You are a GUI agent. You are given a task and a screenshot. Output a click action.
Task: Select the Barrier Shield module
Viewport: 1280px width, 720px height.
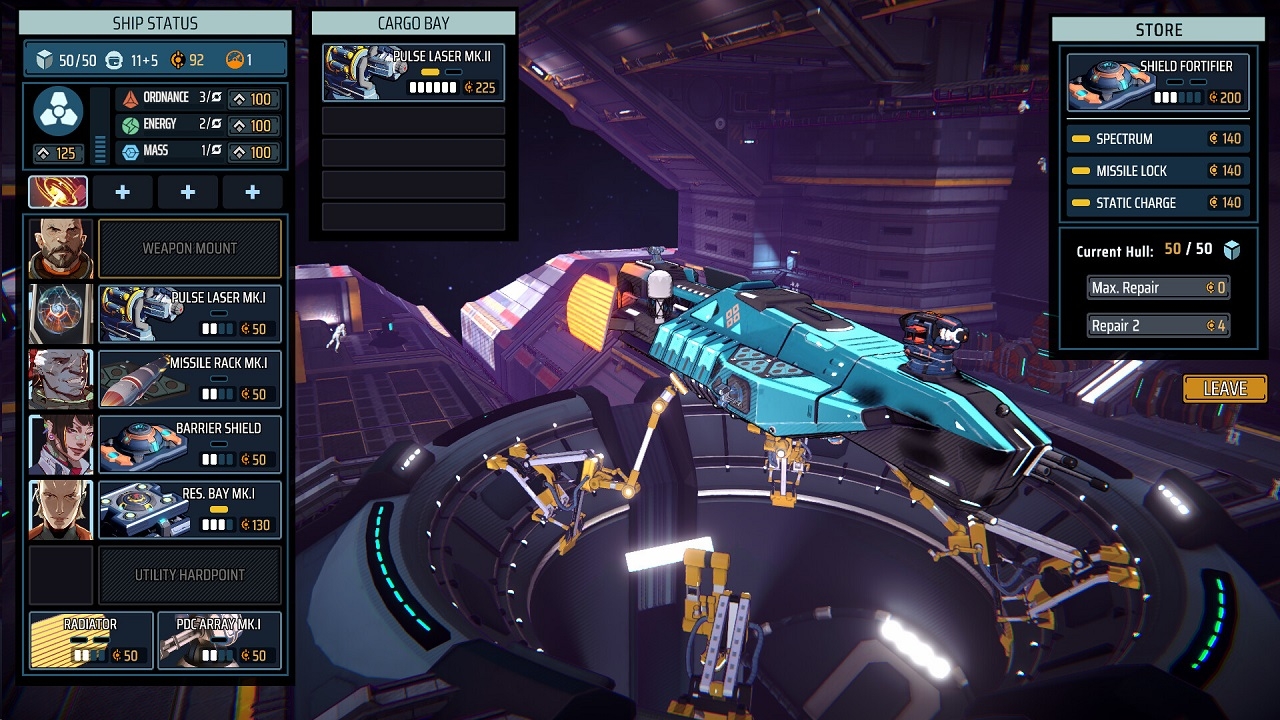click(189, 444)
